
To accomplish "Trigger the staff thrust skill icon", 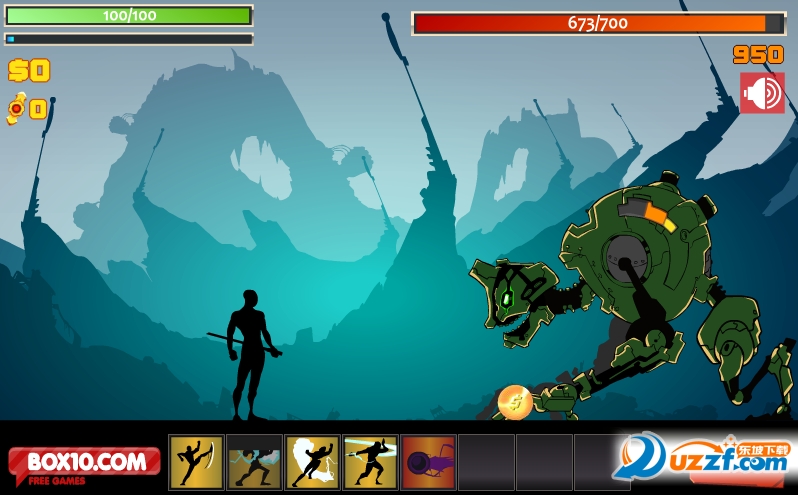I will [370, 462].
